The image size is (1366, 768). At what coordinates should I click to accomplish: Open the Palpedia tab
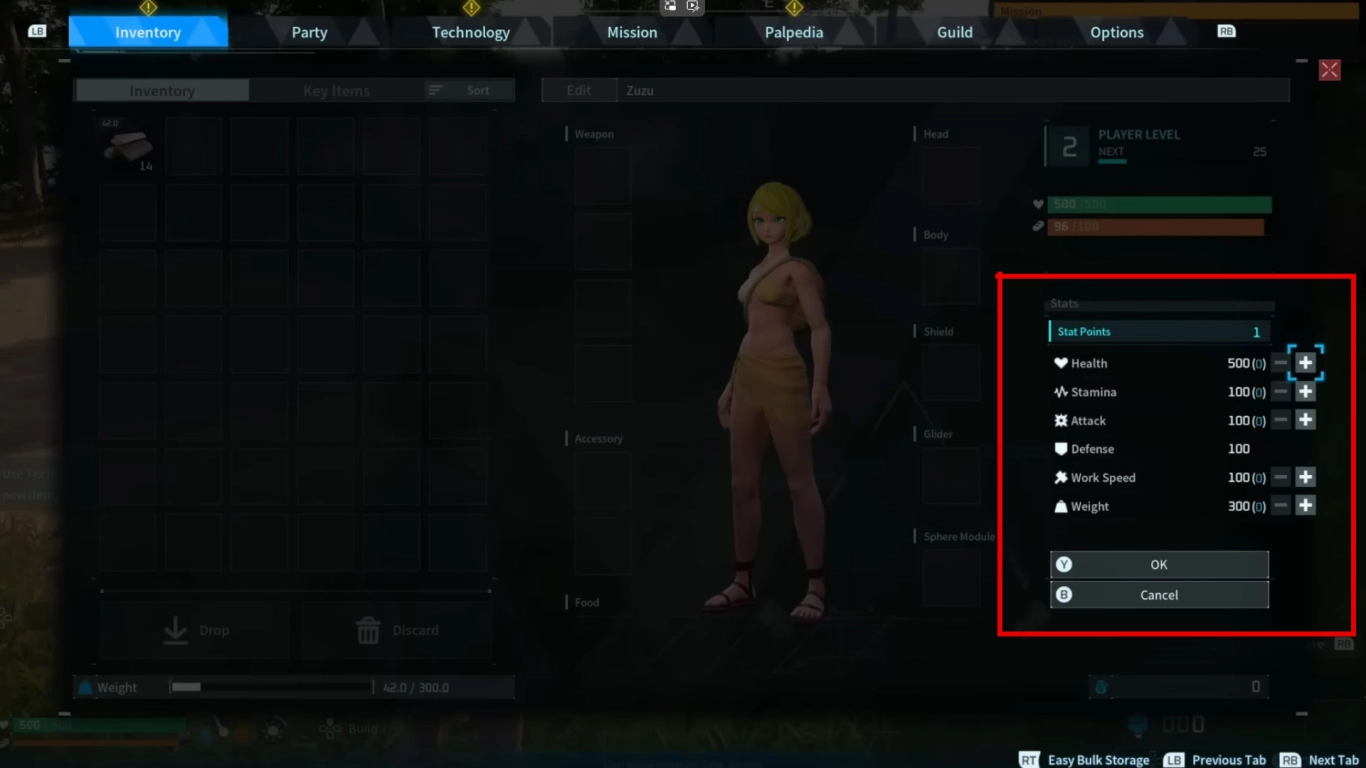793,31
